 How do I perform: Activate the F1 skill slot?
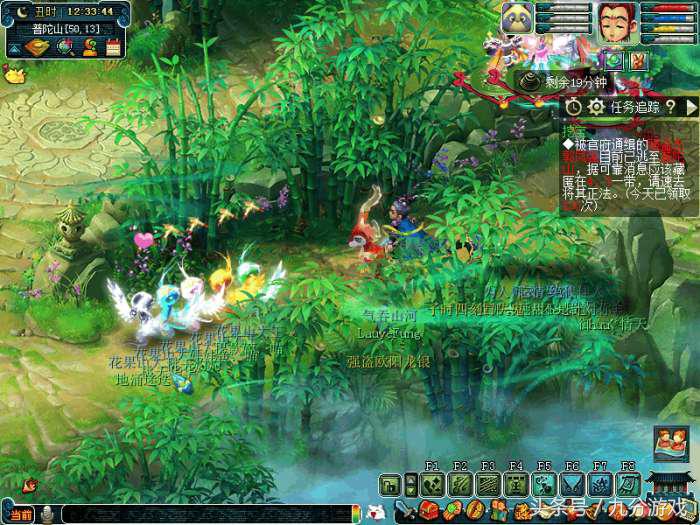pos(432,485)
